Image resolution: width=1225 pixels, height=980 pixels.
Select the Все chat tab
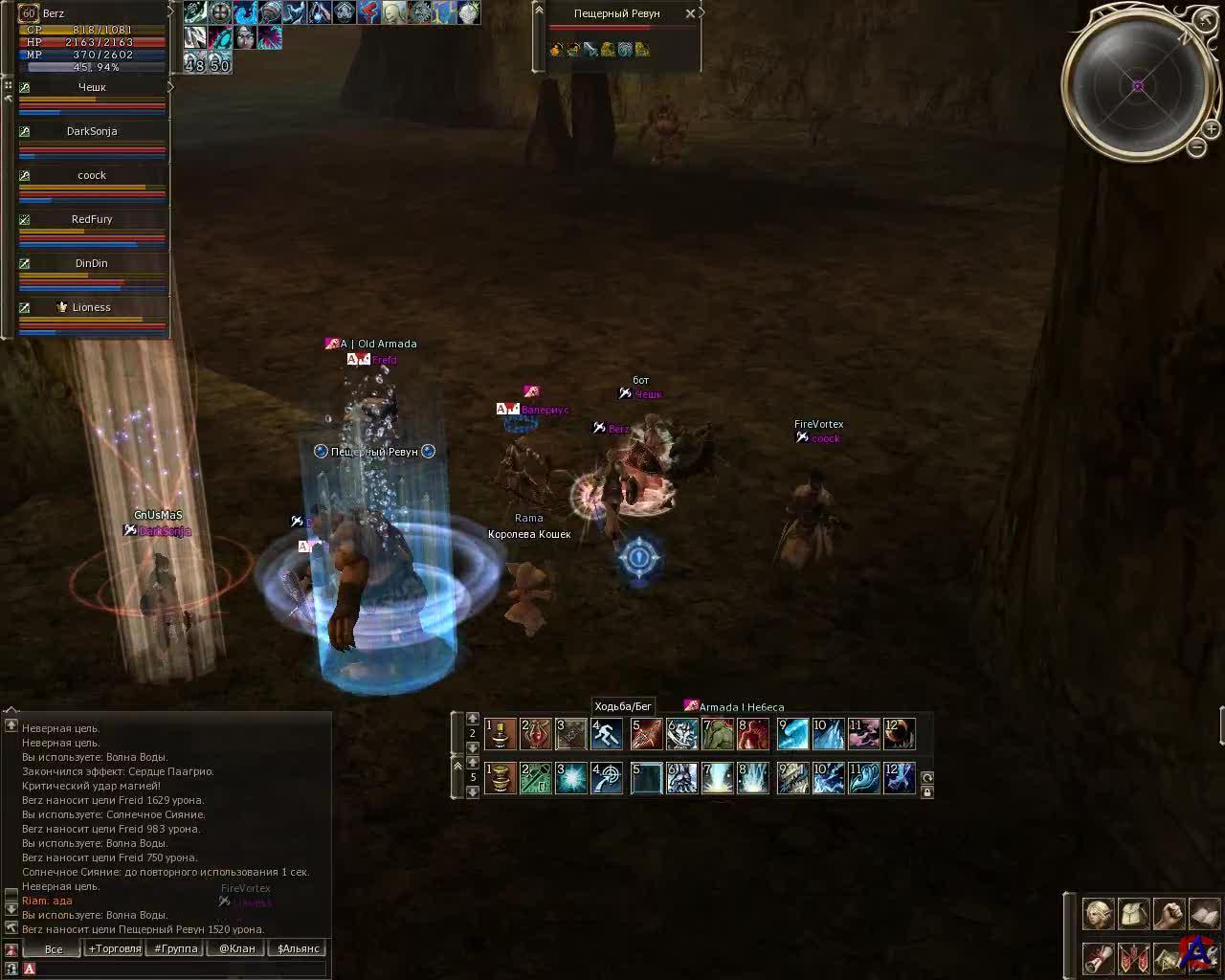[x=54, y=949]
